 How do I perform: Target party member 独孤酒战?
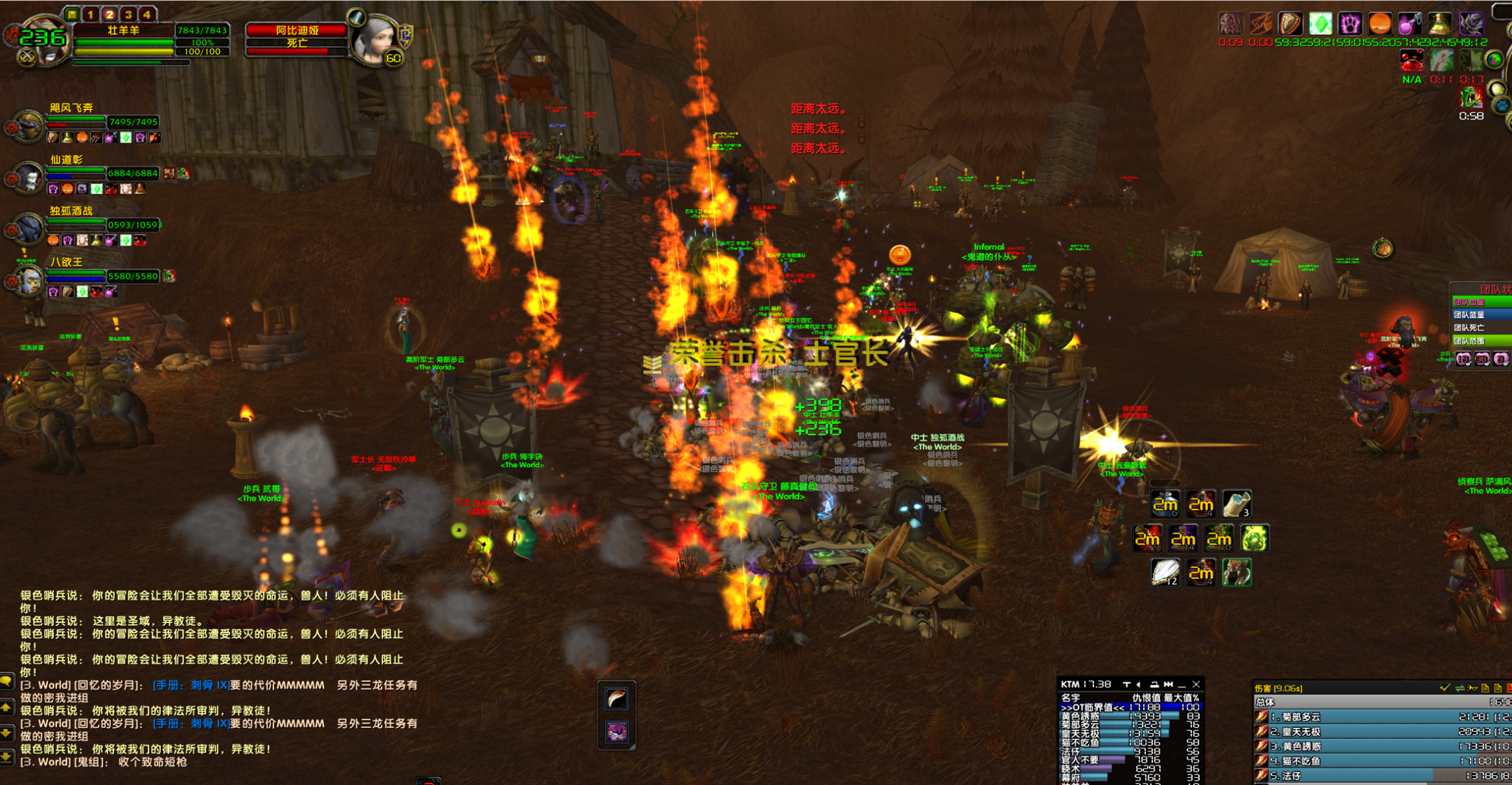click(28, 228)
